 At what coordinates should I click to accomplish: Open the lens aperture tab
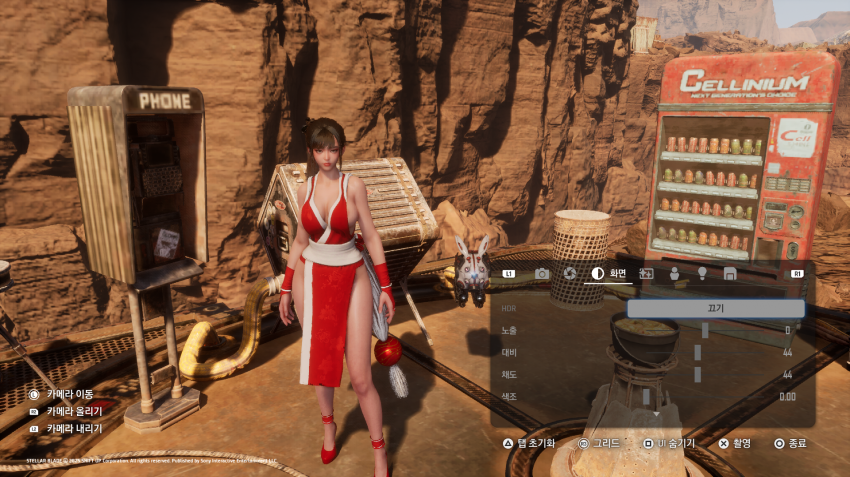pyautogui.click(x=569, y=273)
